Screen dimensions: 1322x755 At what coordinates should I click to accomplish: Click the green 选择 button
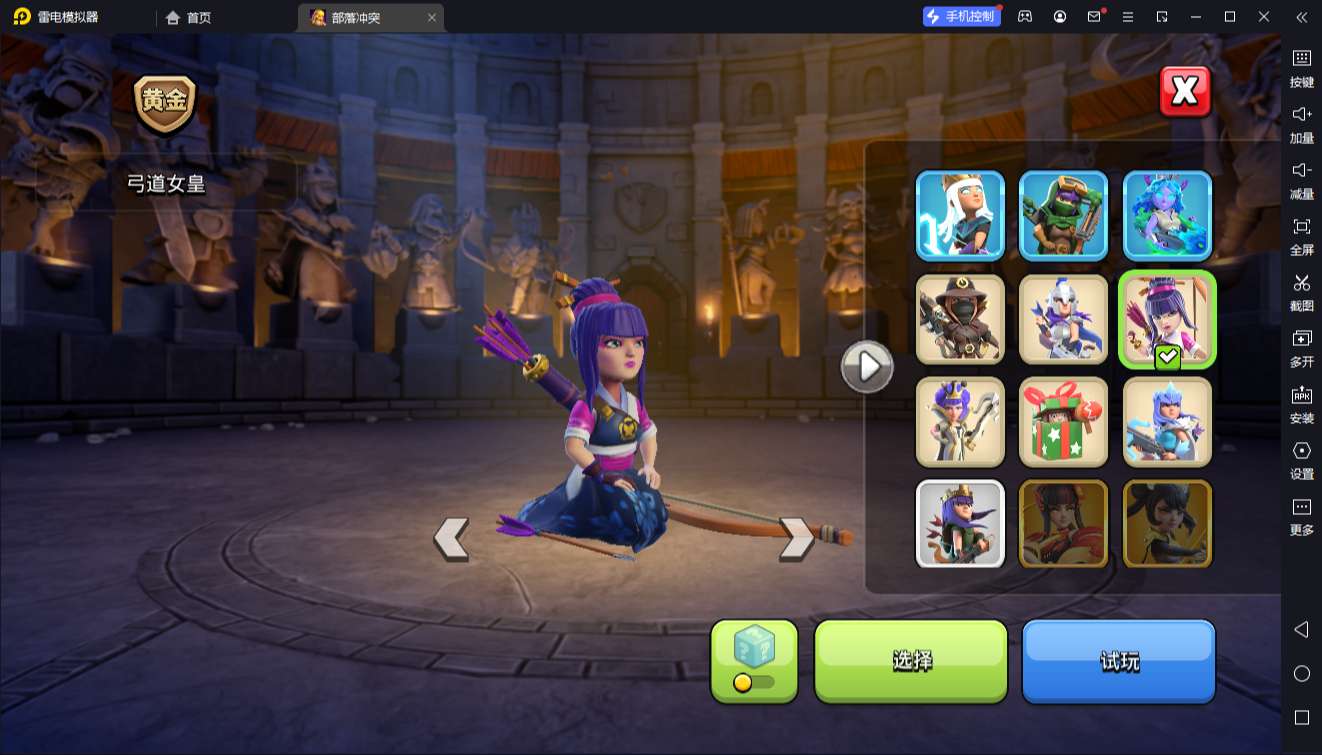click(911, 660)
